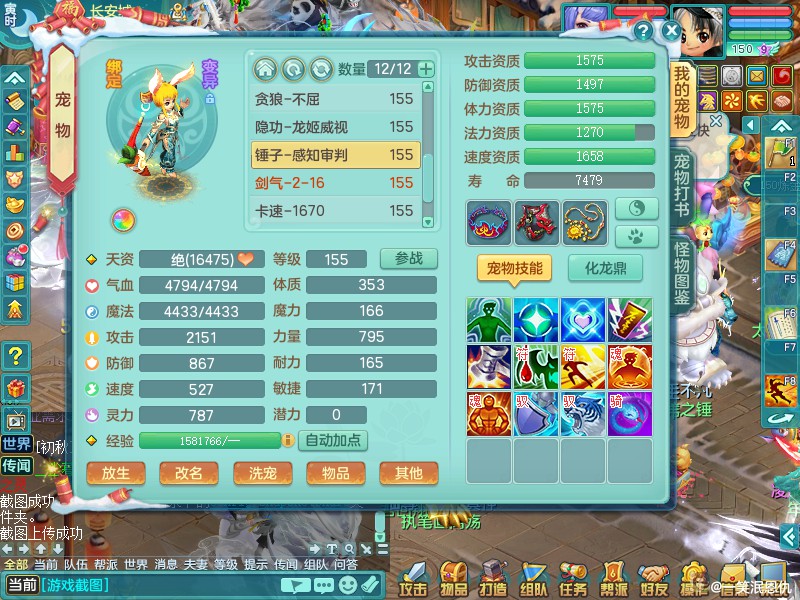Open the pet panel help question mark
This screenshot has width=800, height=600.
pos(643,30)
